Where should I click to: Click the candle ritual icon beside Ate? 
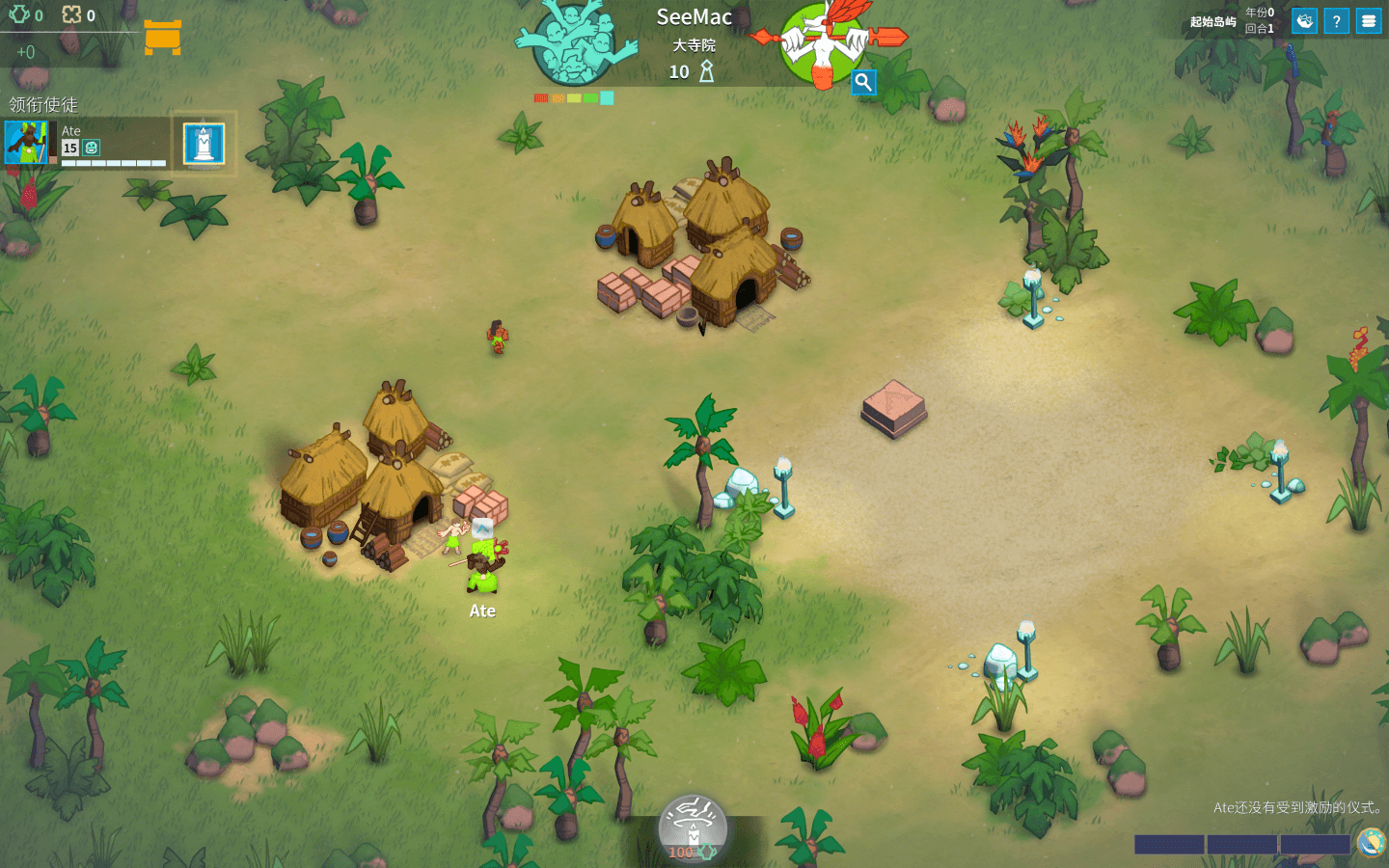point(204,144)
